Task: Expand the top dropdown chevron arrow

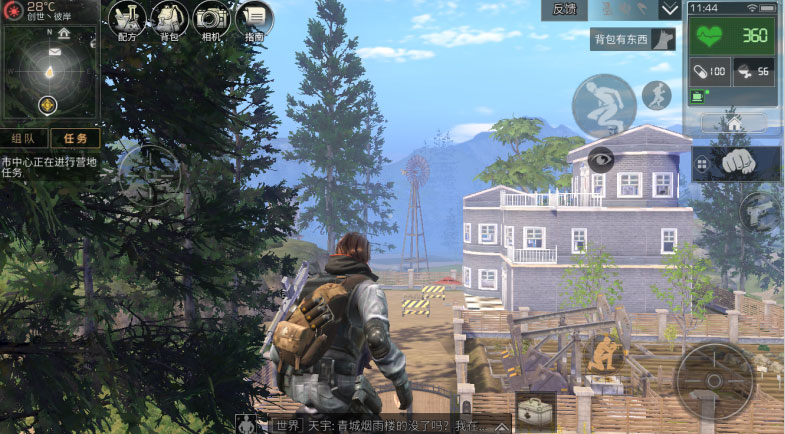Action: tap(670, 10)
